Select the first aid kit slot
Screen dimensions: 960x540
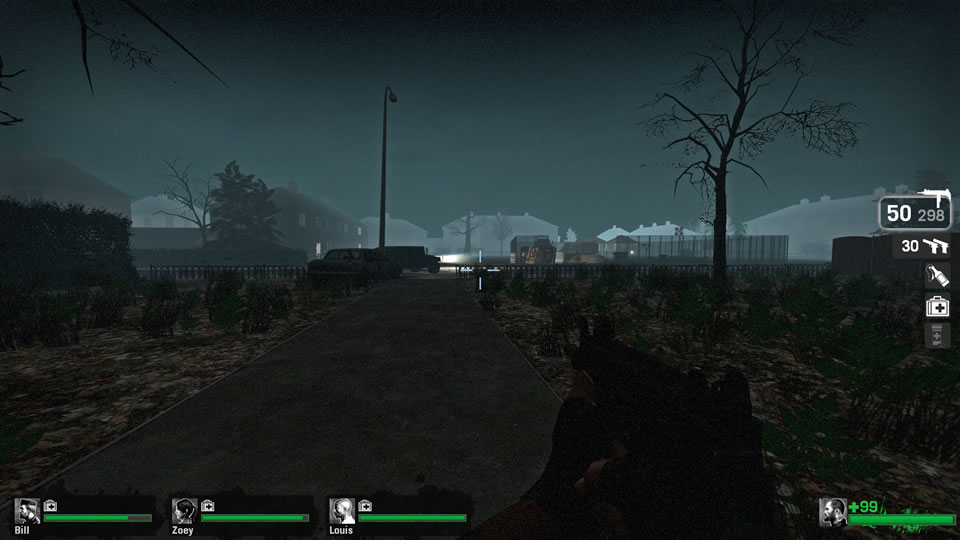pos(938,307)
